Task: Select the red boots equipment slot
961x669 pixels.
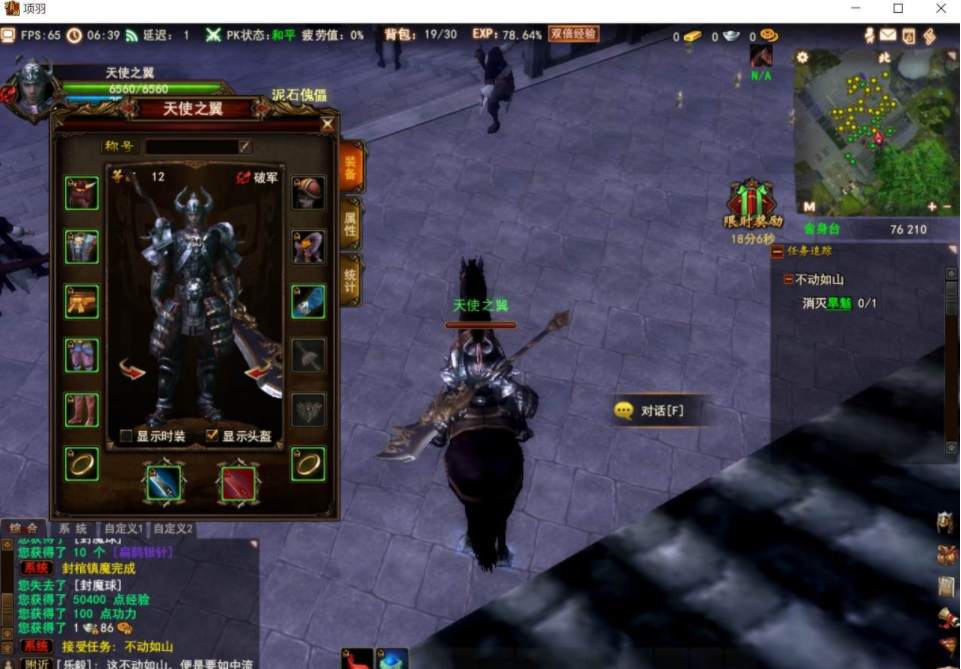Action: point(82,409)
